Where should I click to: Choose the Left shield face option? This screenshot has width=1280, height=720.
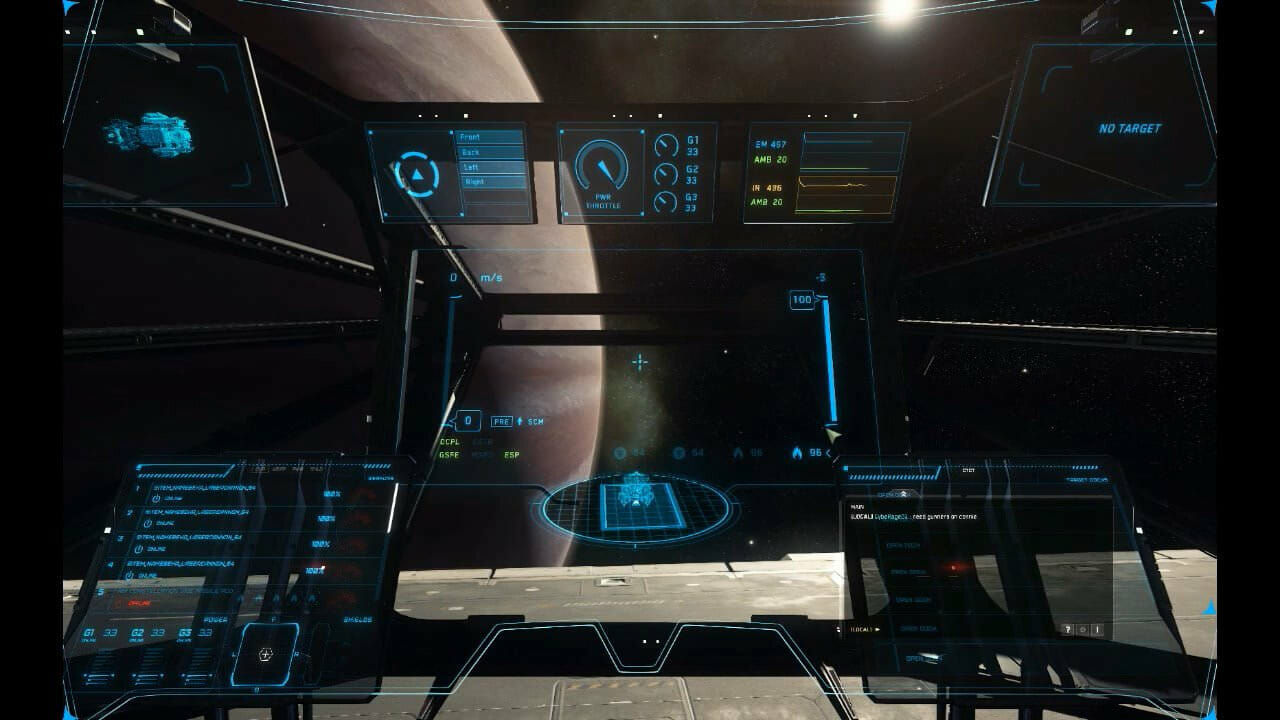pos(489,167)
